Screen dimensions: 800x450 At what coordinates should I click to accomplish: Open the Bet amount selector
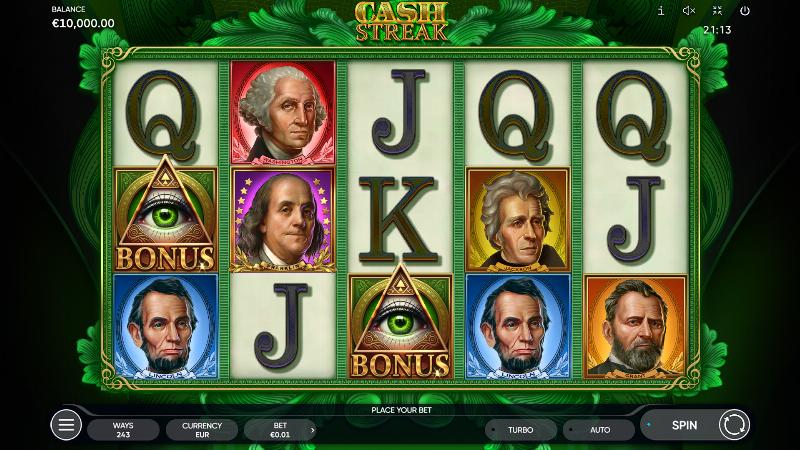coord(280,430)
